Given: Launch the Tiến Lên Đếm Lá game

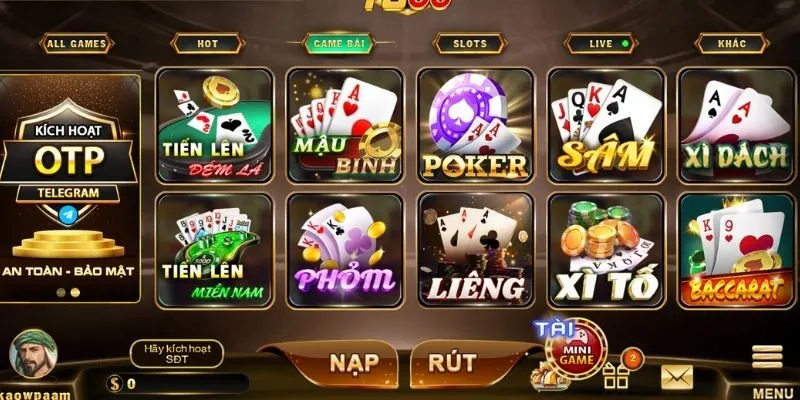Looking at the screenshot, I should coord(214,126).
